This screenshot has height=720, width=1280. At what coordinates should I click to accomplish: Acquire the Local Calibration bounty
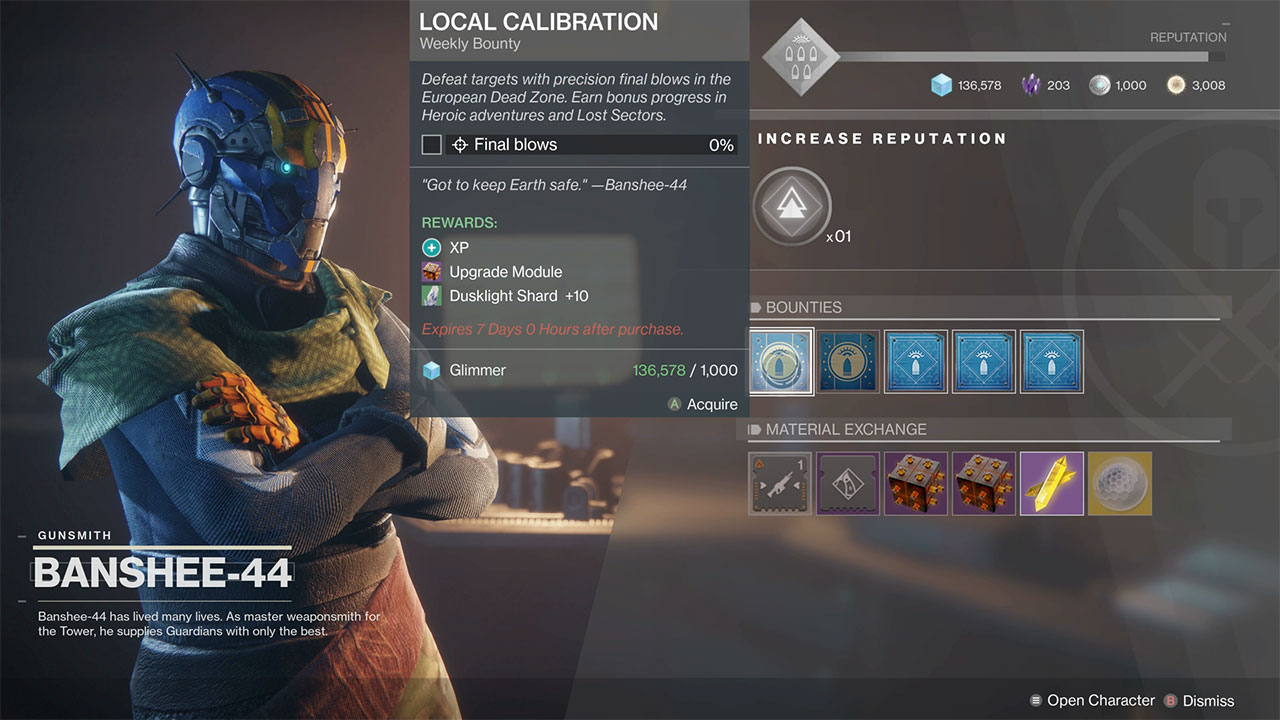click(703, 404)
